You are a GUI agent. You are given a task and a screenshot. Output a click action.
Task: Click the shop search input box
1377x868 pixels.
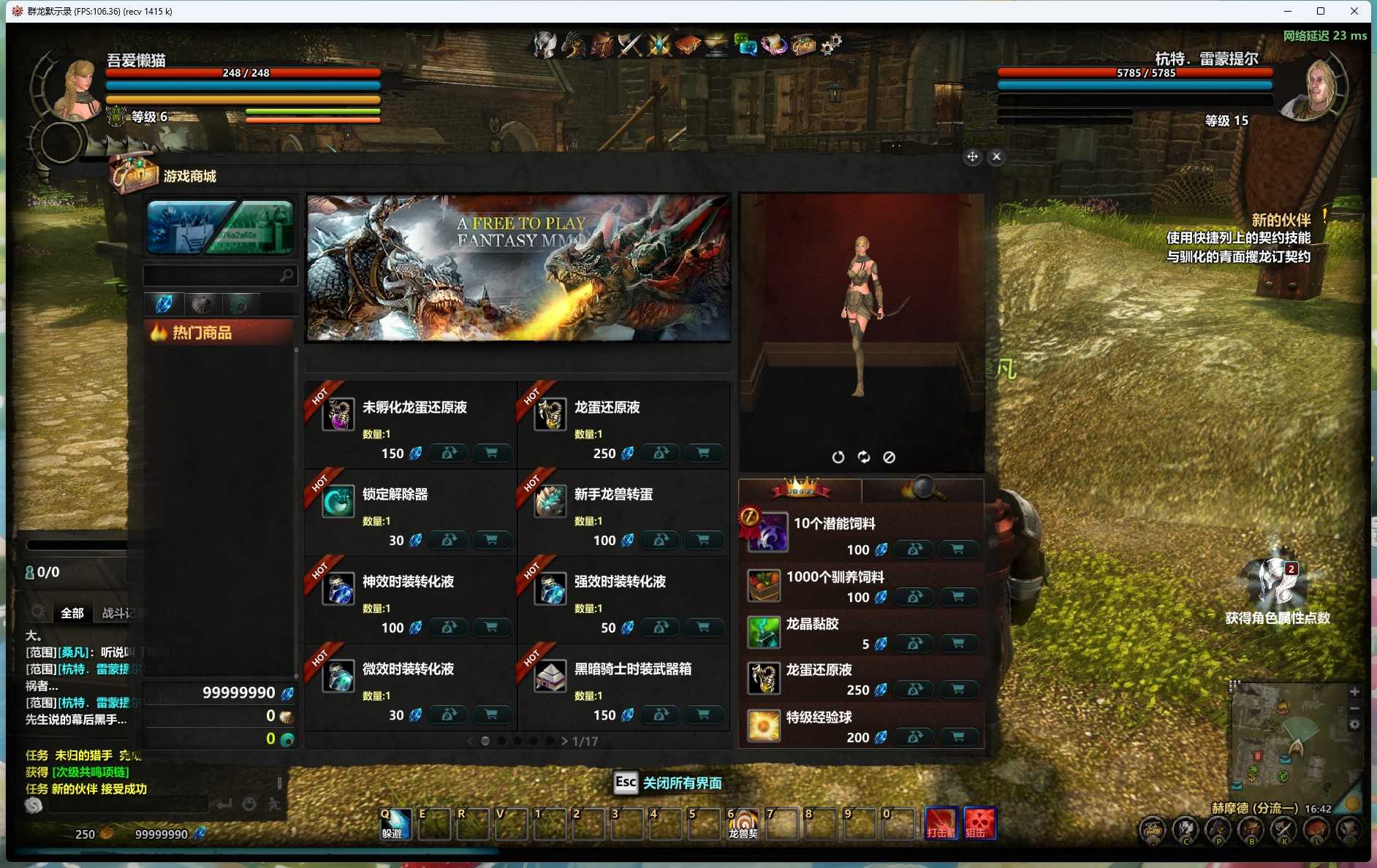[x=212, y=275]
